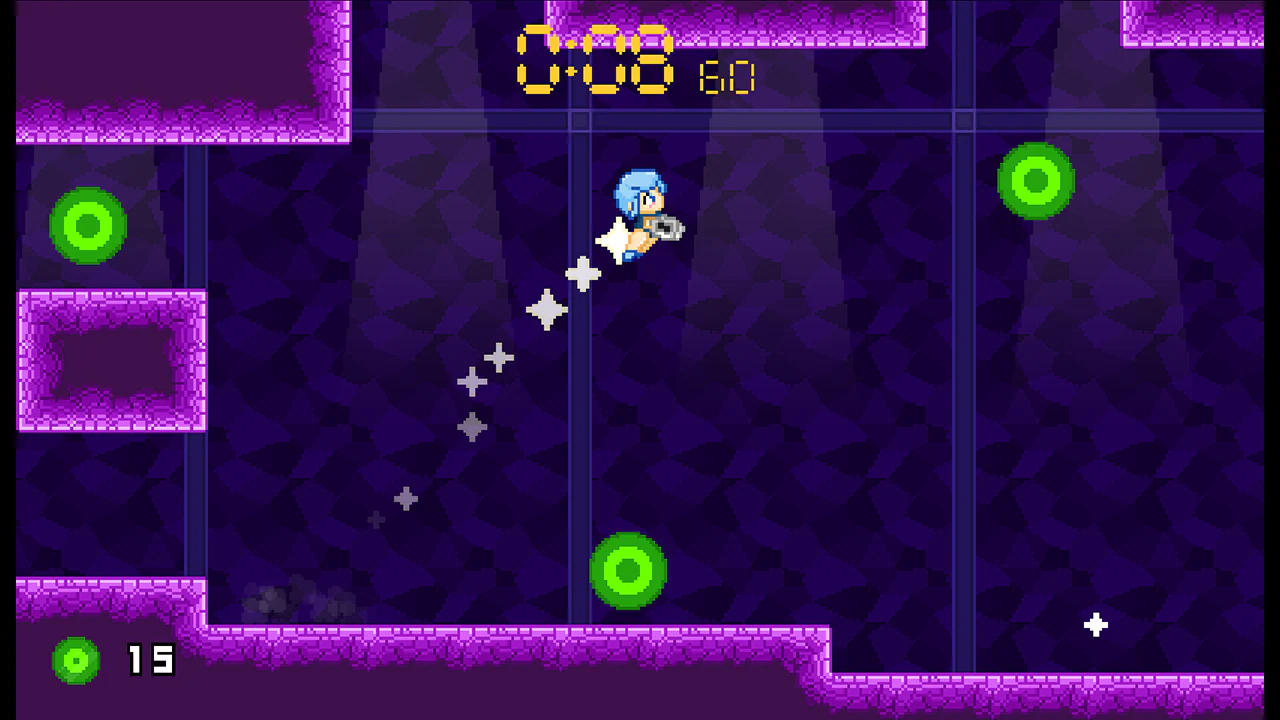This screenshot has height=720, width=1280.
Task: Click the largest sparkle in the jet trail
Action: point(548,311)
